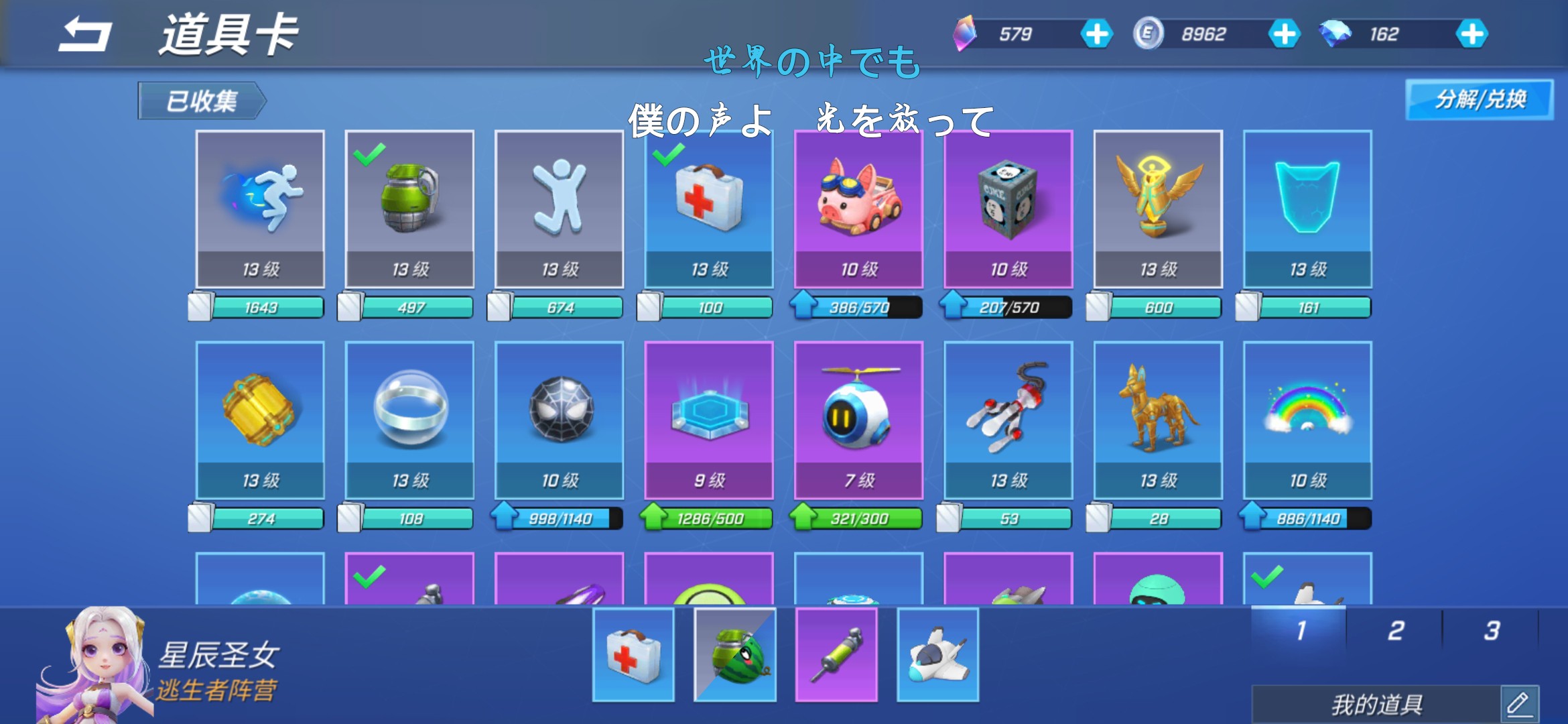
Task: Select the propeller robot card
Action: (858, 420)
